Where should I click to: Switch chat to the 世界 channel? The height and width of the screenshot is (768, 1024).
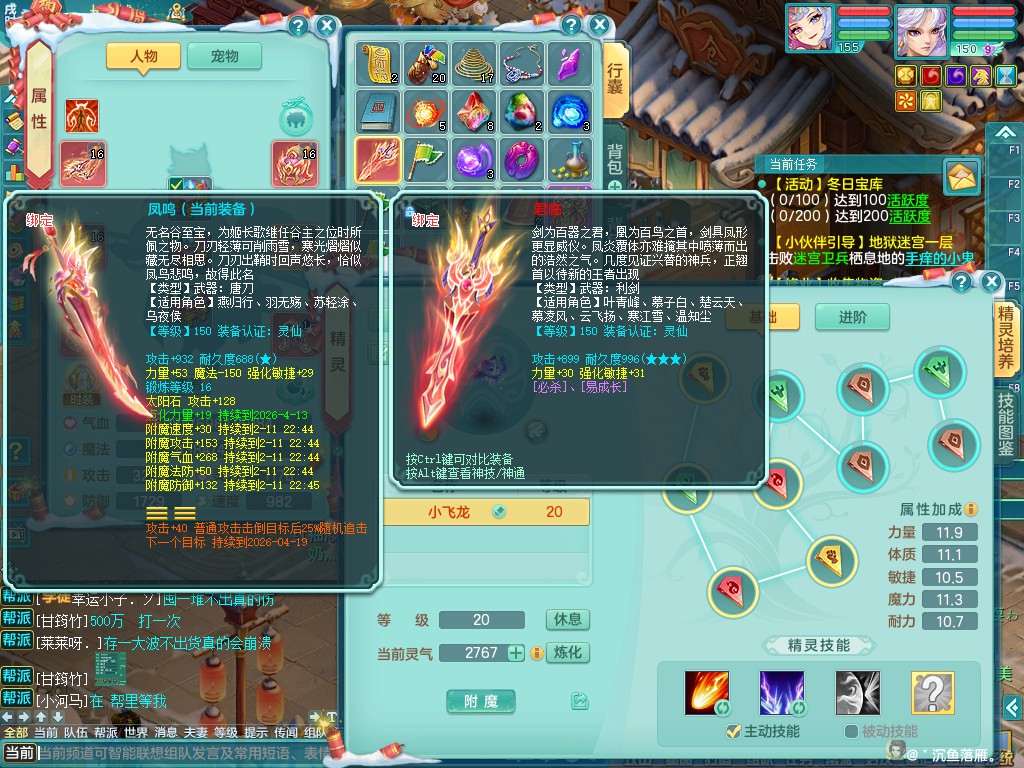(x=135, y=732)
